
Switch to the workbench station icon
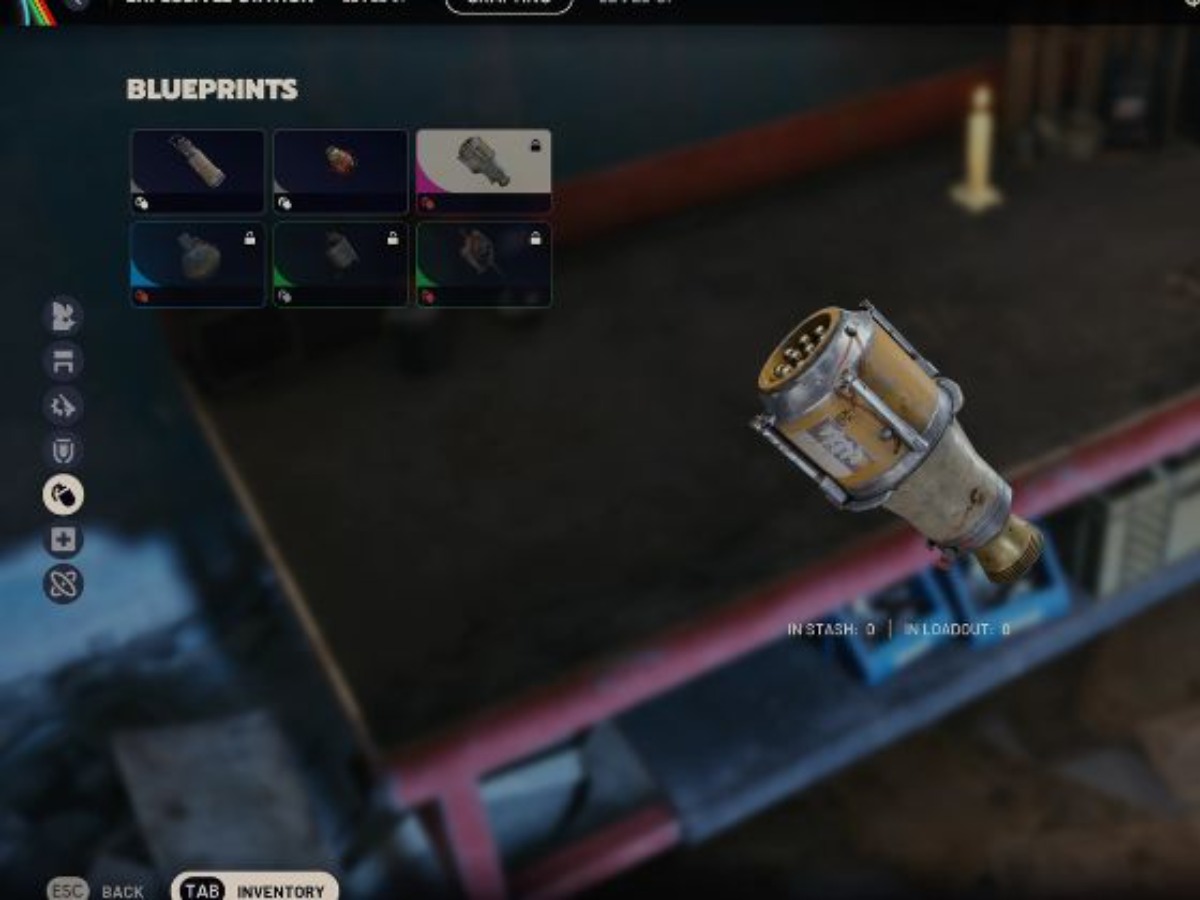coord(63,362)
